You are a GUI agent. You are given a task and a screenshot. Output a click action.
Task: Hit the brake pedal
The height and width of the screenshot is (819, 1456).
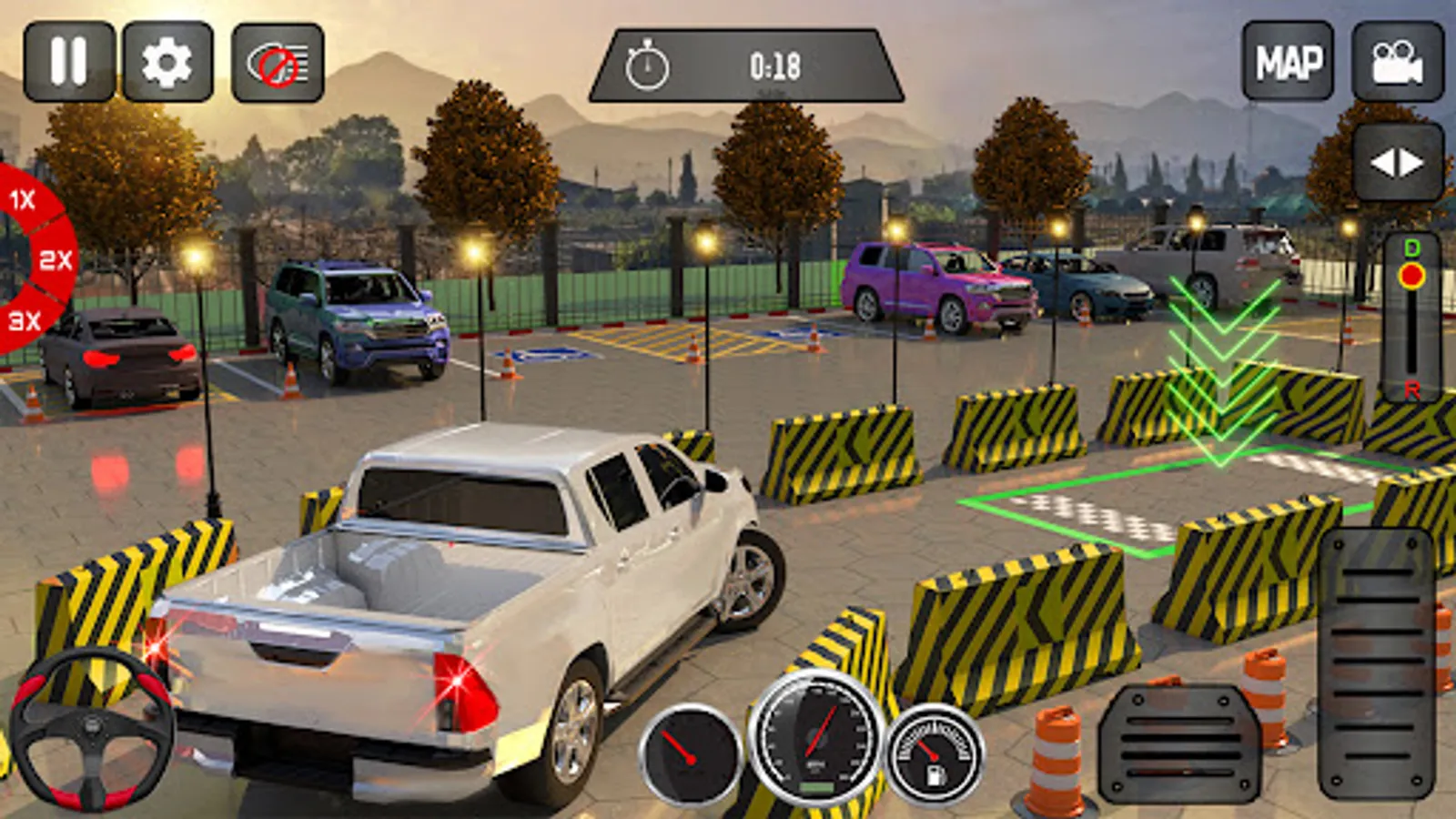(x=1178, y=743)
